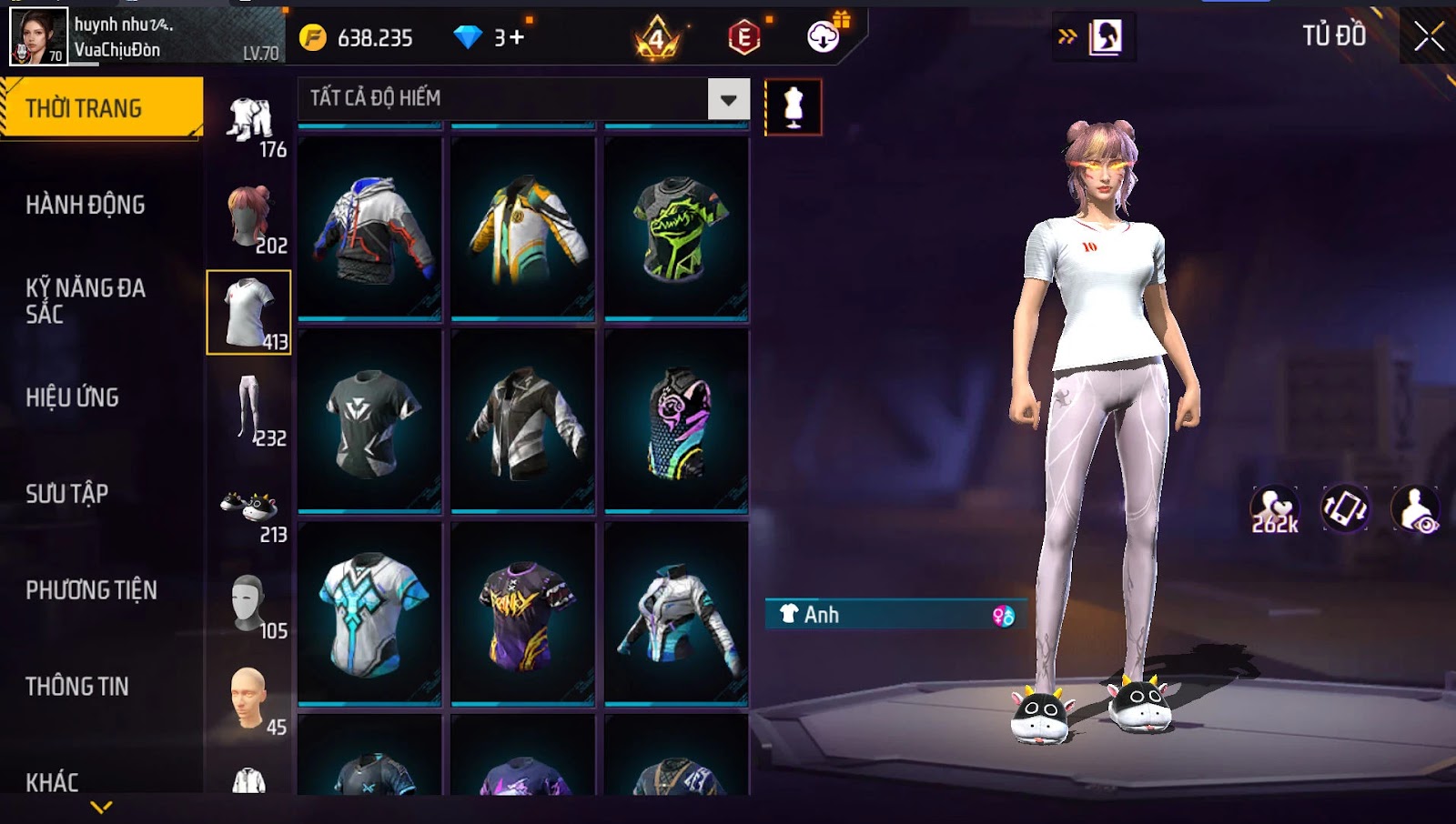The height and width of the screenshot is (824, 1456).
Task: Select the green crocodile t-shirt
Action: 676,228
